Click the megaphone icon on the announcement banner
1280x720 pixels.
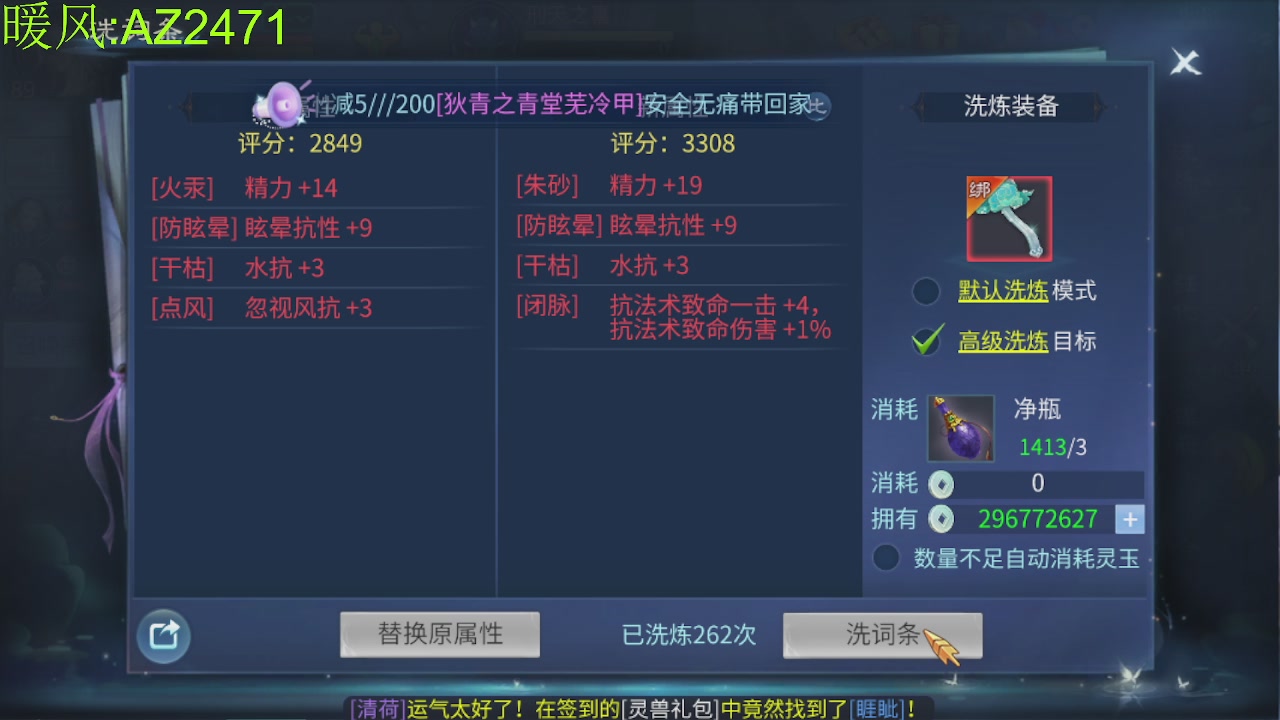283,104
